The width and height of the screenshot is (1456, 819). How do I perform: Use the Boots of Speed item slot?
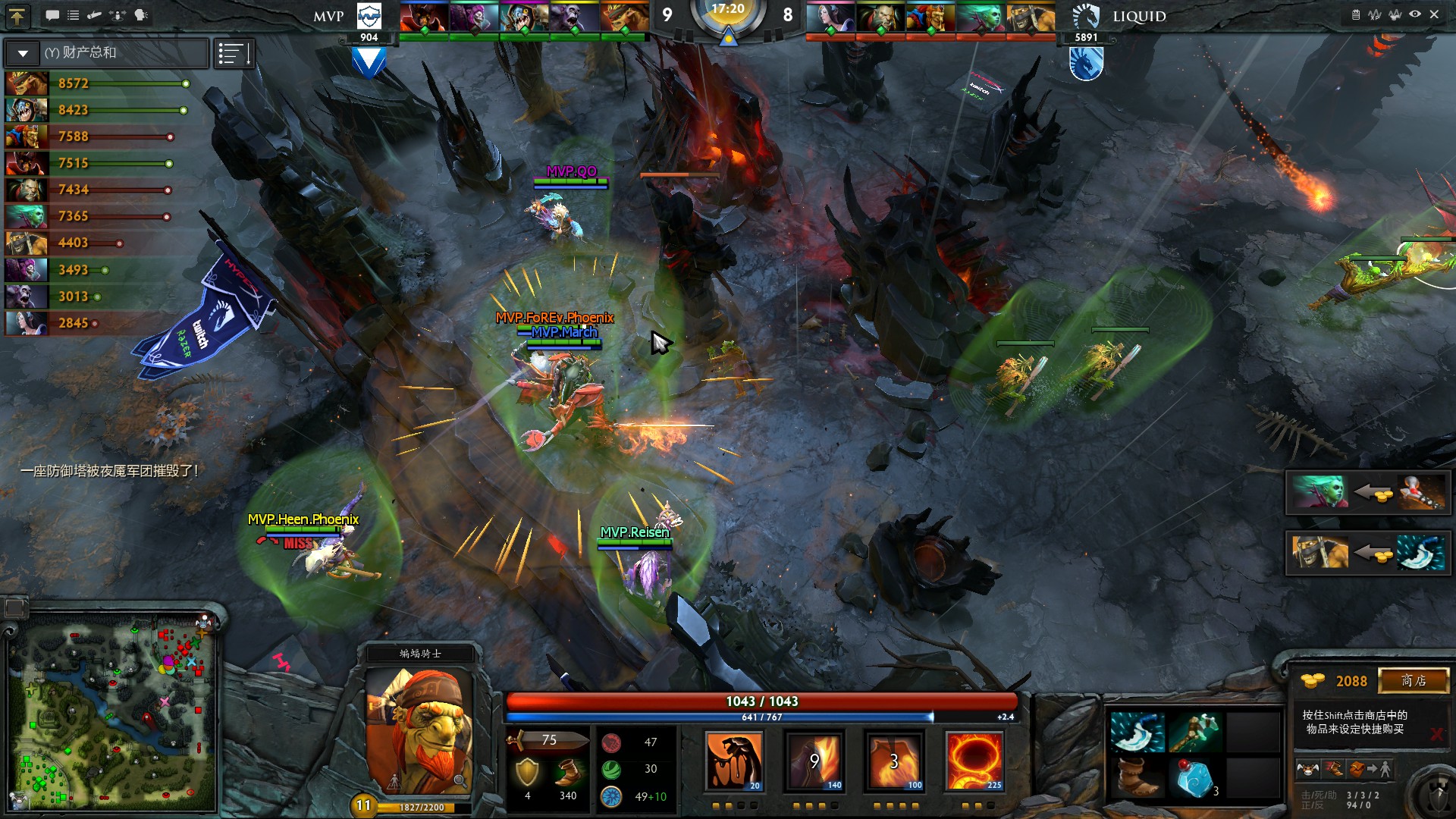click(x=1137, y=778)
